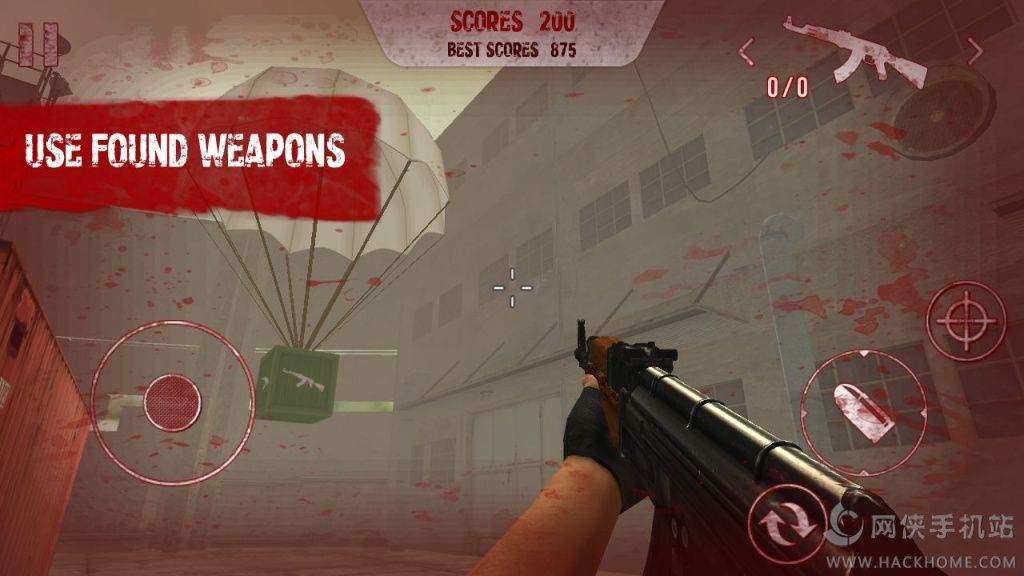Touch the virtual movement joystick
1024x576 pixels.
click(172, 401)
